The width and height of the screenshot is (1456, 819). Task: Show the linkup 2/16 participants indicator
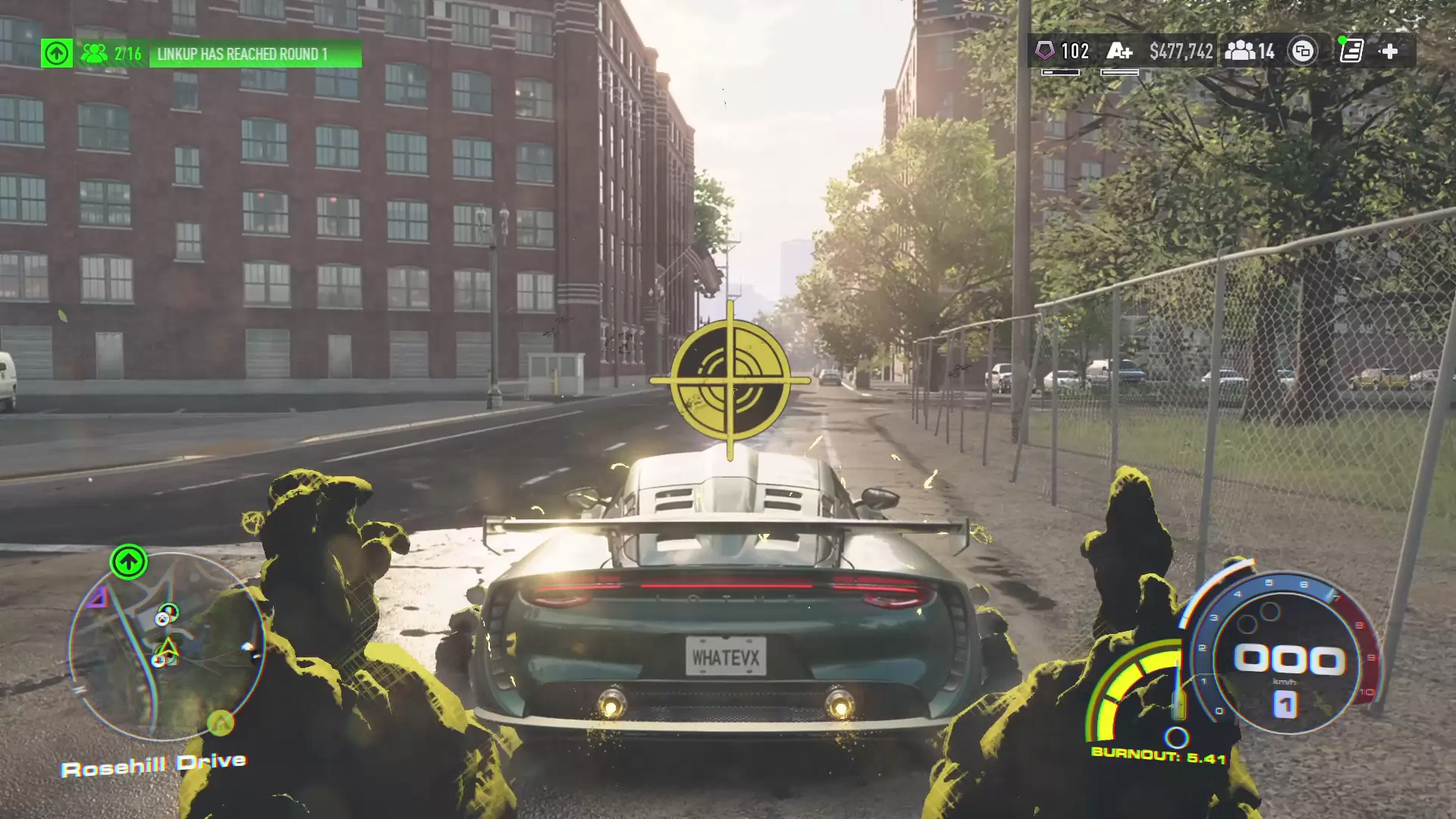coord(111,54)
